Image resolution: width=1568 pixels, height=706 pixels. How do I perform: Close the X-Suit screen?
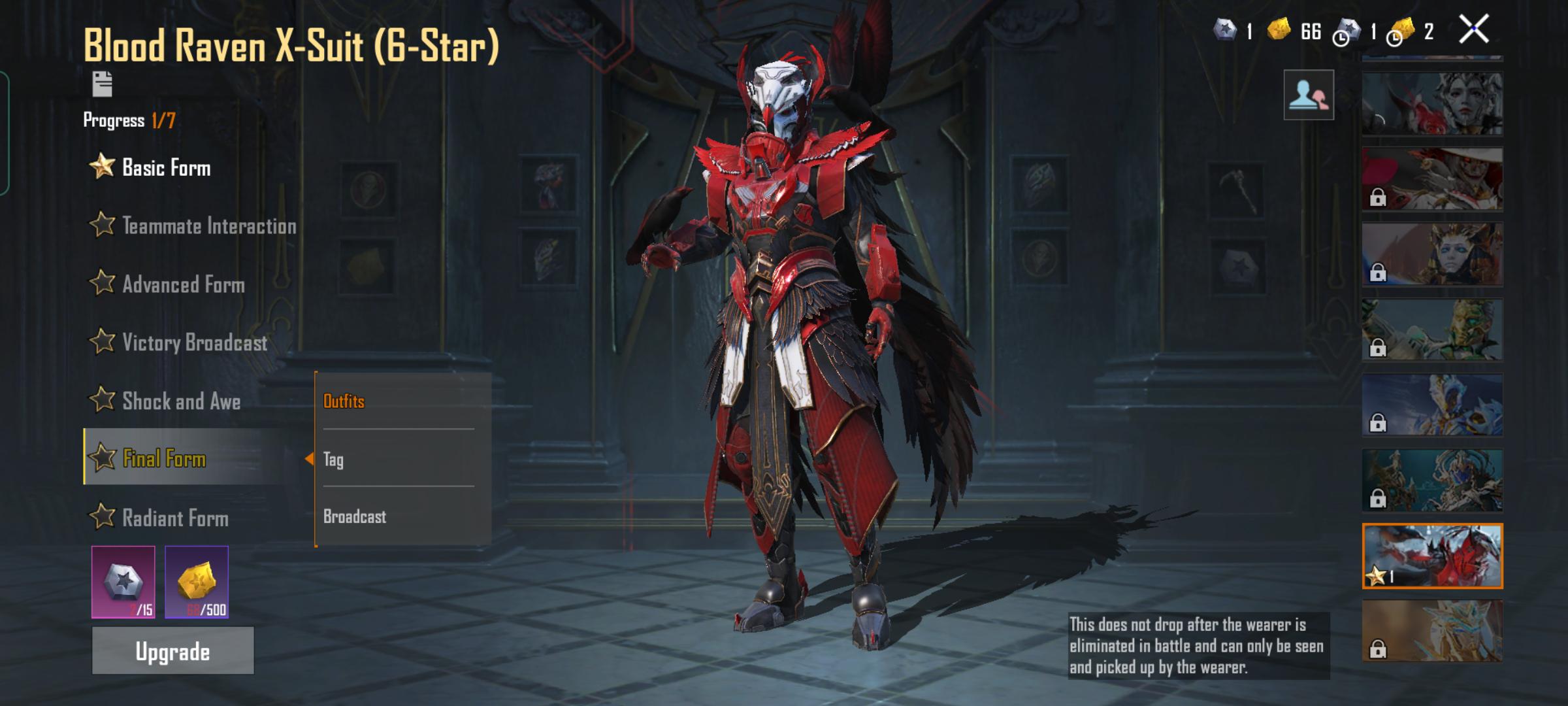click(x=1473, y=29)
